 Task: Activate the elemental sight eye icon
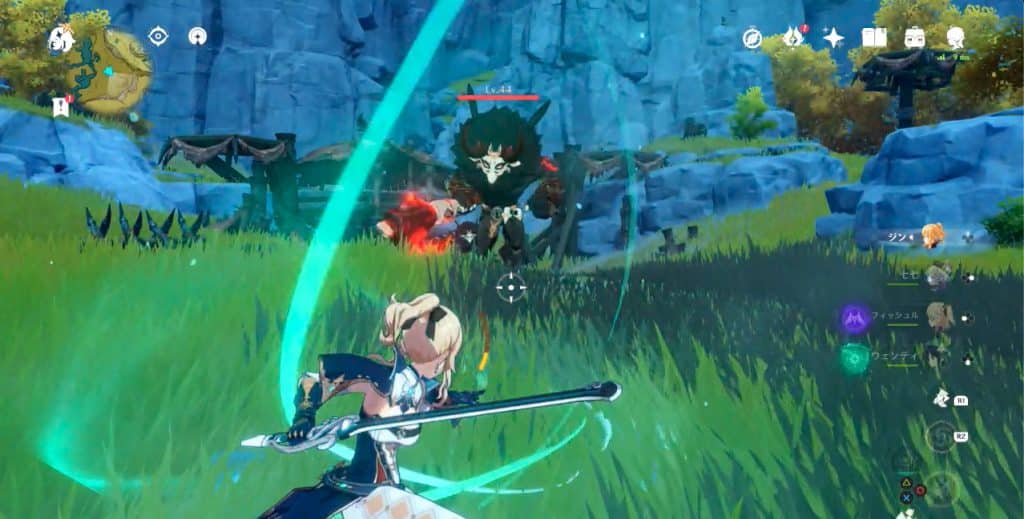[158, 37]
